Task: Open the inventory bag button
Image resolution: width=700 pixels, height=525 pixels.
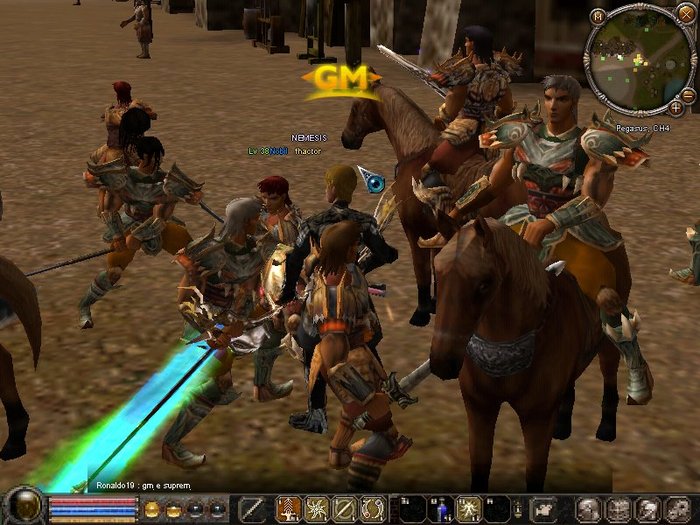Action: tap(617, 509)
